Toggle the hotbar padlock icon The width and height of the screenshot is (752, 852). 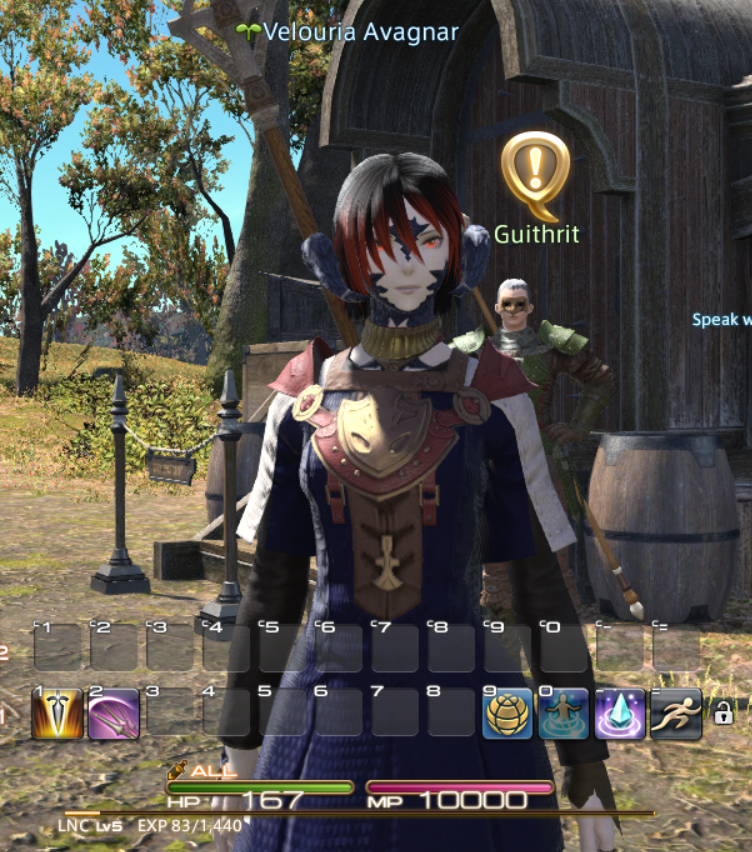click(x=722, y=712)
